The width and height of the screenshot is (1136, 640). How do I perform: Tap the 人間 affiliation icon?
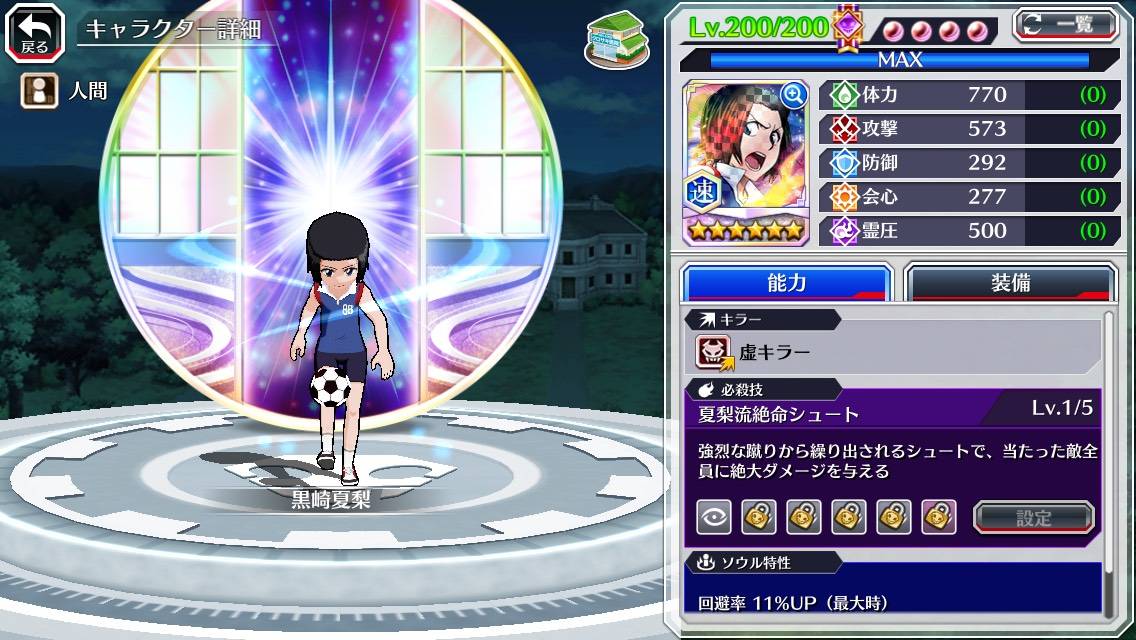(x=36, y=93)
